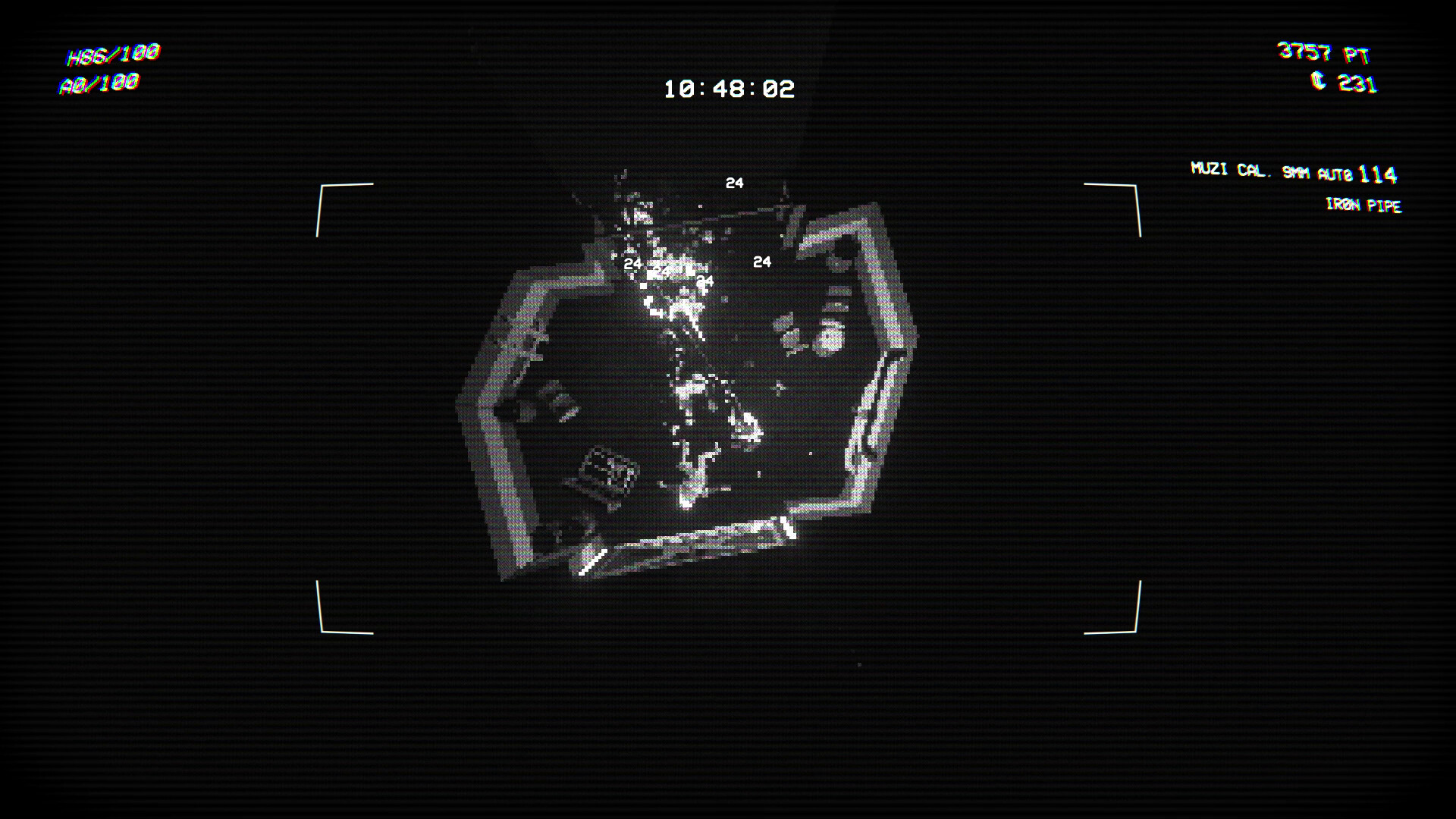The height and width of the screenshot is (819, 1456).
Task: Click the A0/100 armor indicator
Action: tap(99, 83)
